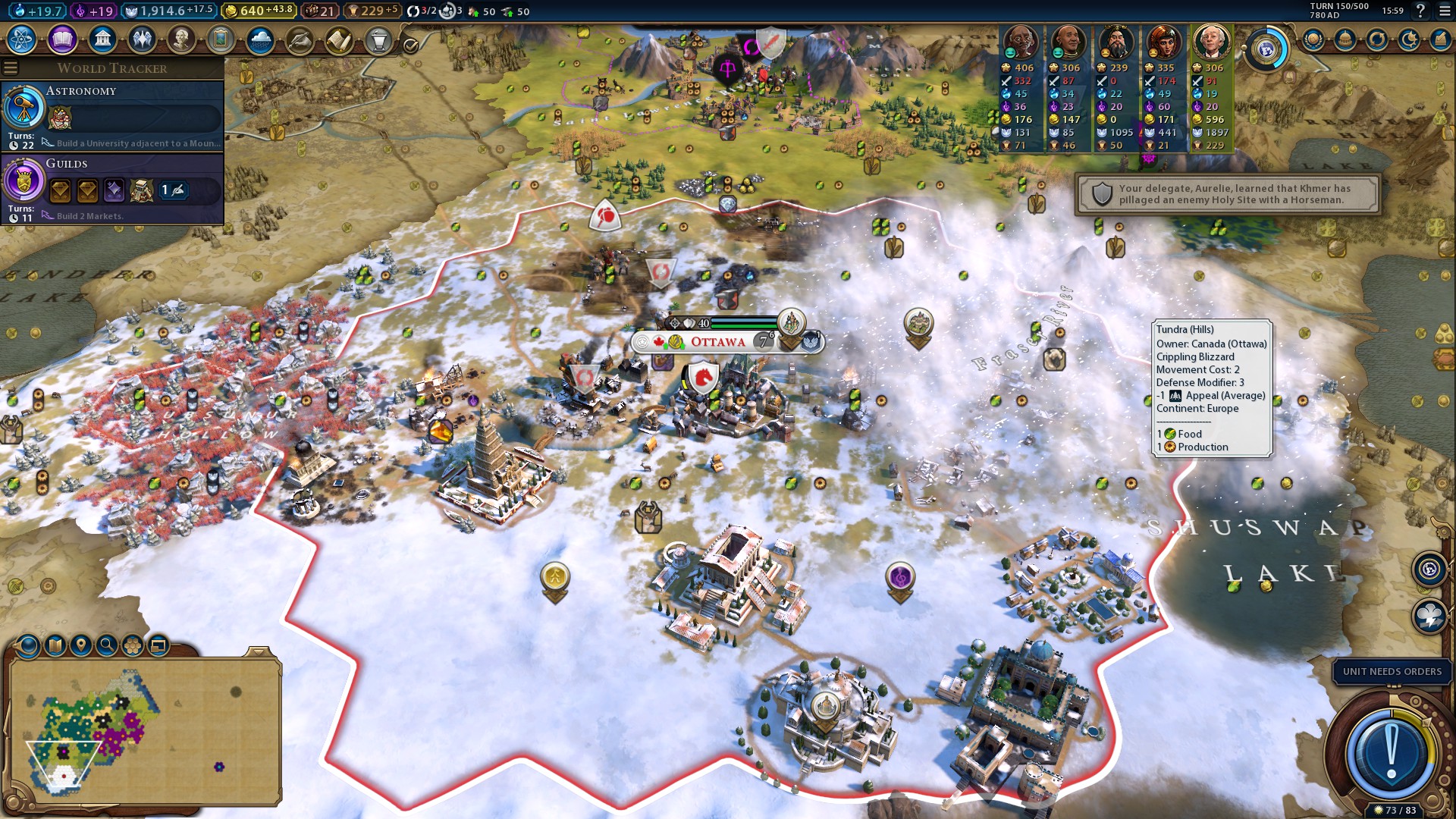Select the leader portrait with 406 score
1456x819 pixels.
tap(1021, 42)
